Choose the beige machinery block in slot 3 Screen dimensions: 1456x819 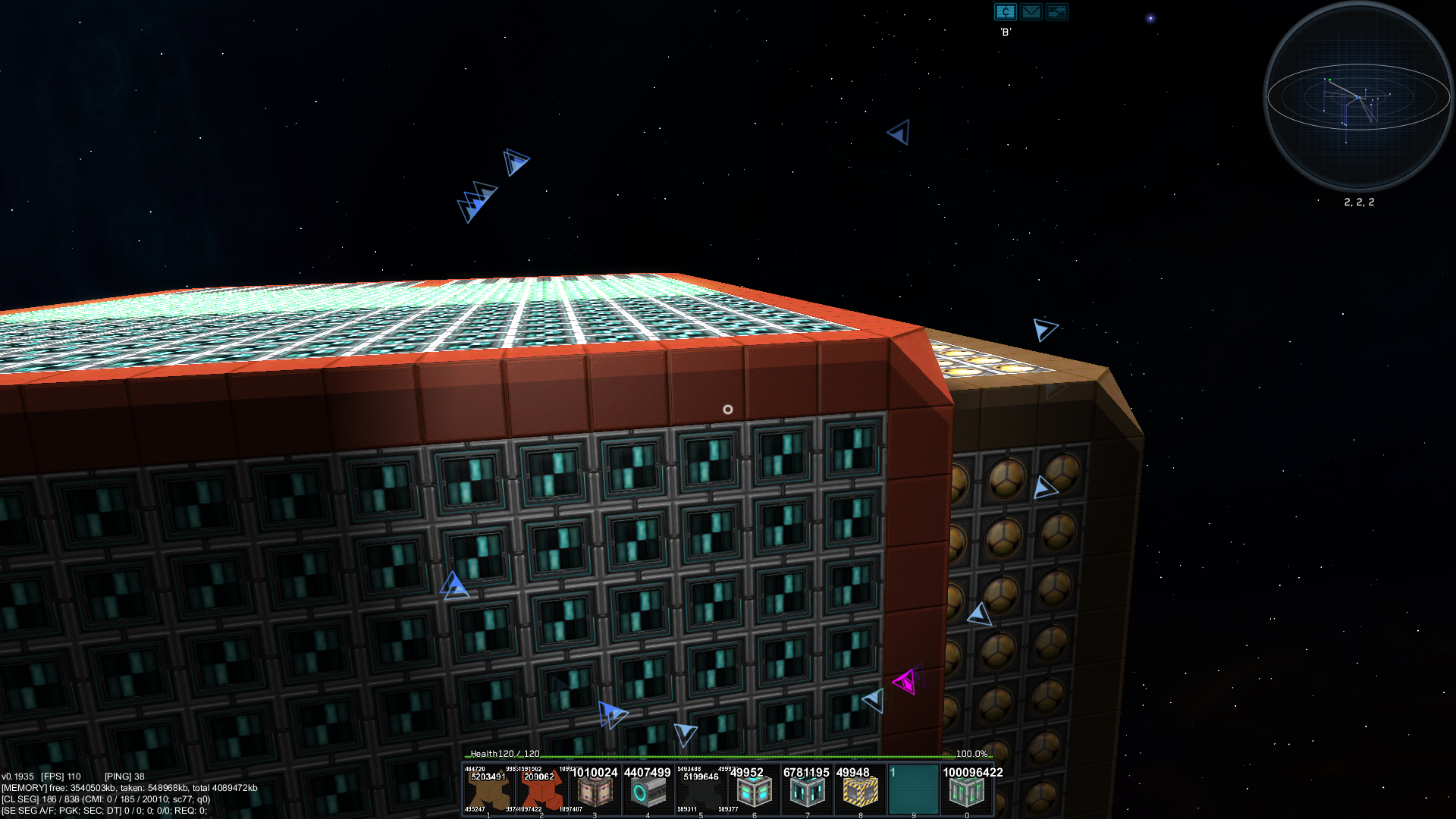pyautogui.click(x=595, y=790)
